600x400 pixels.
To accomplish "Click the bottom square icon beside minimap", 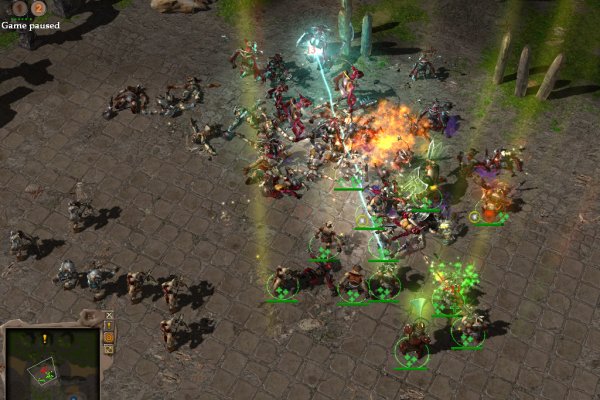I will tap(109, 351).
